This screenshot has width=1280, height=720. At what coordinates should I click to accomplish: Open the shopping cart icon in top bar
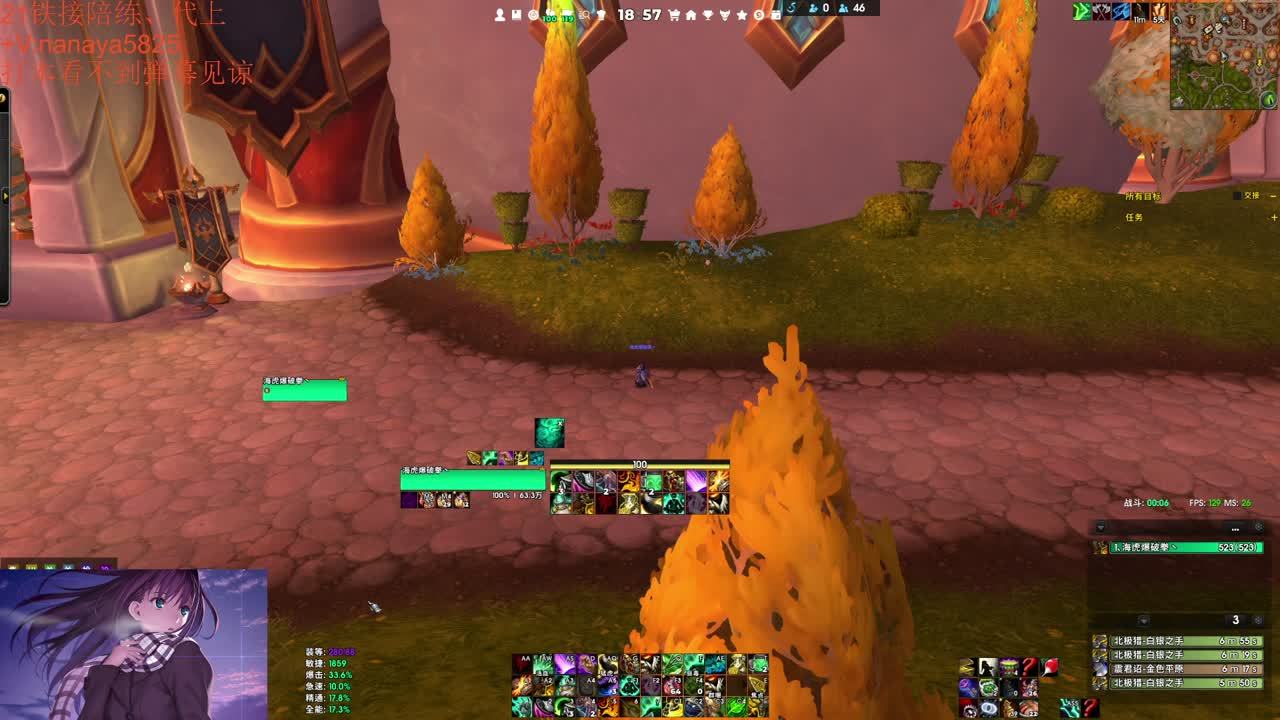point(674,15)
